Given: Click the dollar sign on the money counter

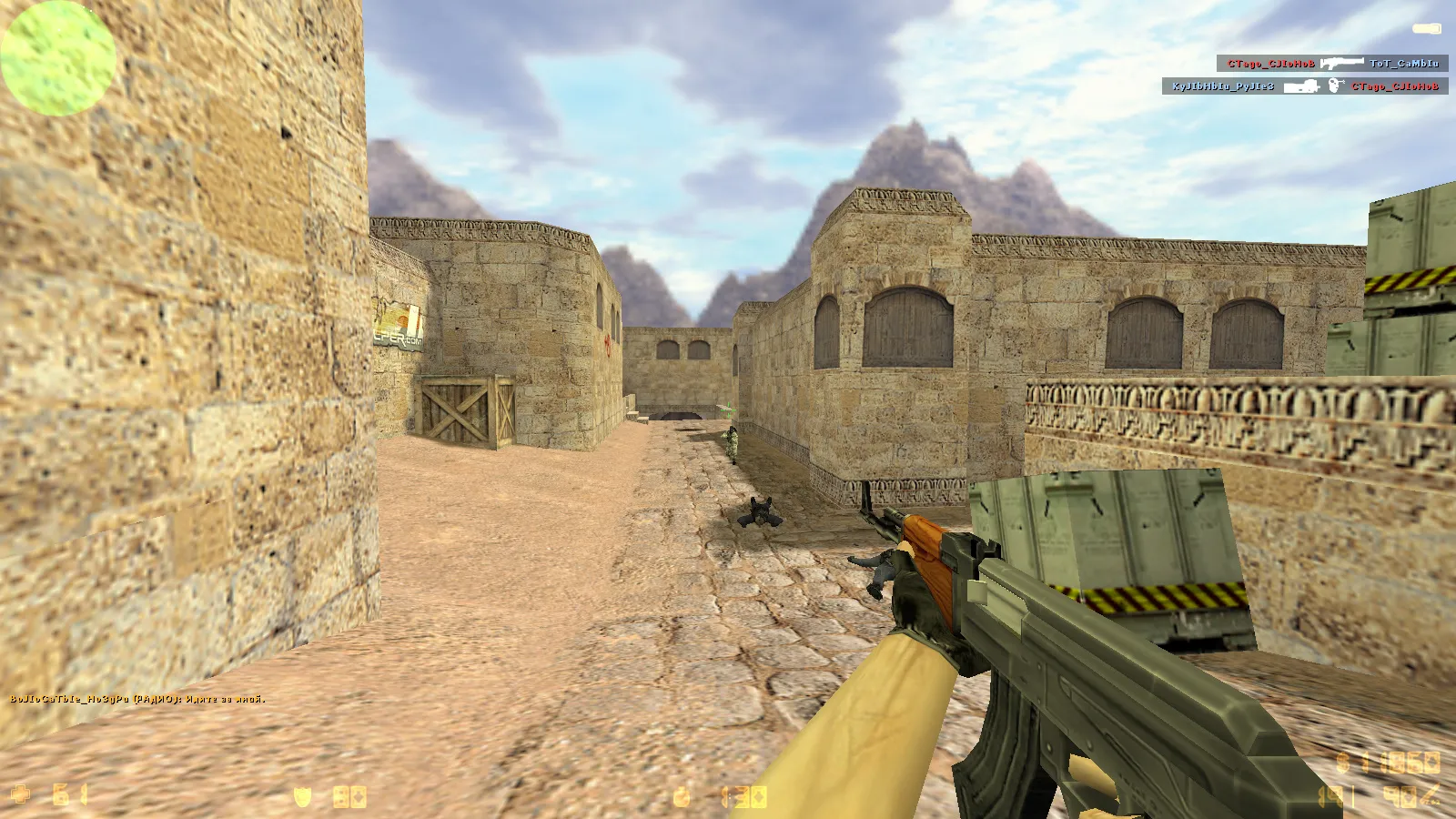Looking at the screenshot, I should [x=1342, y=761].
